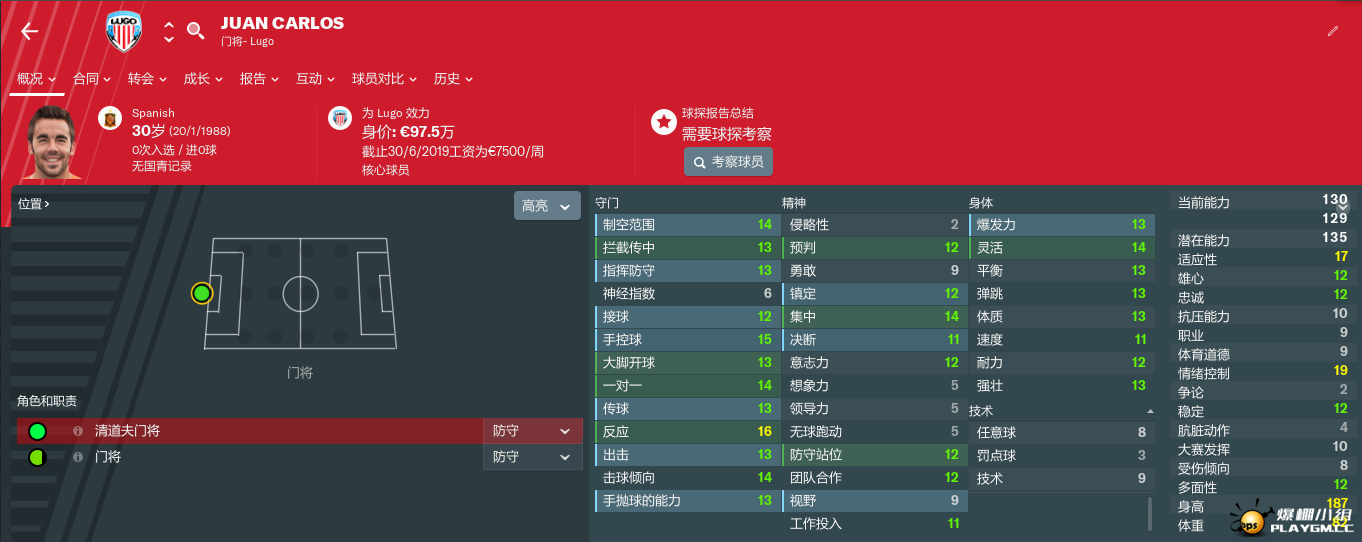
Task: Collapse the 技术 technical section arrow
Action: [x=1150, y=411]
